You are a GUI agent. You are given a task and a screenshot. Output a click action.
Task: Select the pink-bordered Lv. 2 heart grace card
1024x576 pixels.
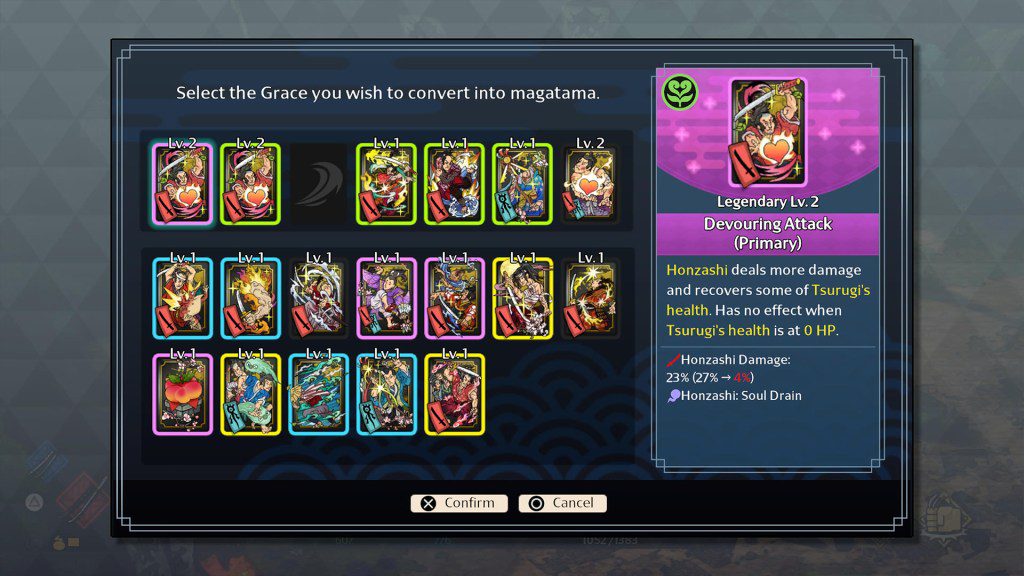[182, 184]
